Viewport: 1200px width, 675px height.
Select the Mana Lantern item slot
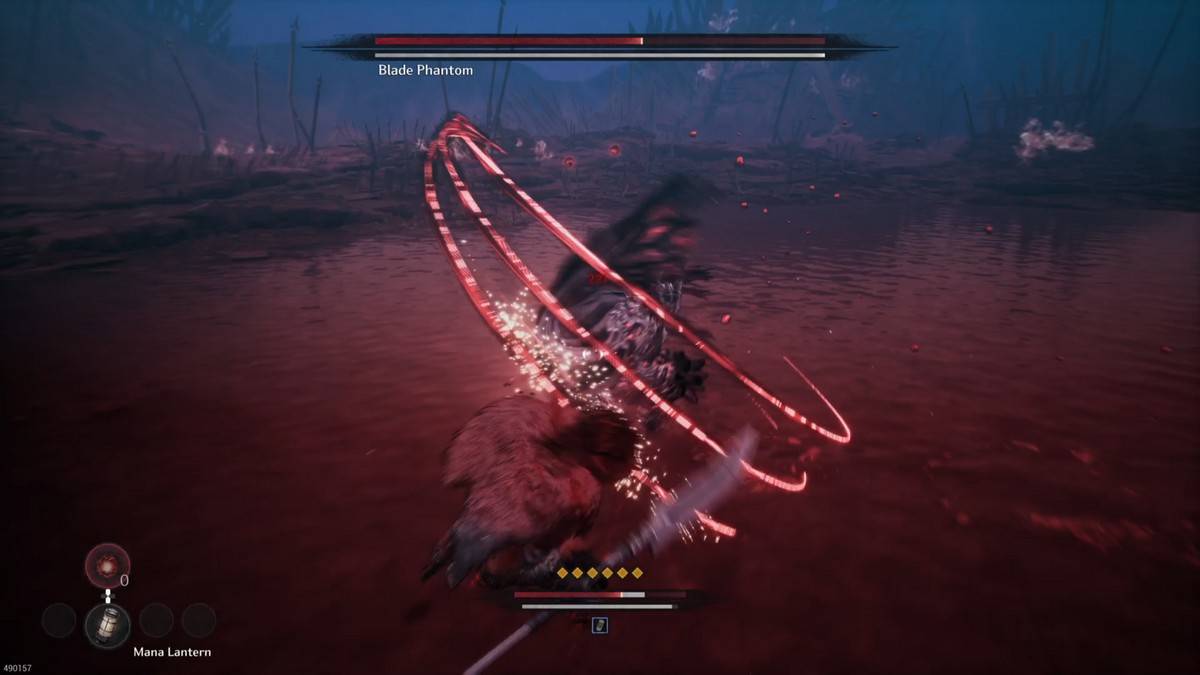pyautogui.click(x=107, y=623)
